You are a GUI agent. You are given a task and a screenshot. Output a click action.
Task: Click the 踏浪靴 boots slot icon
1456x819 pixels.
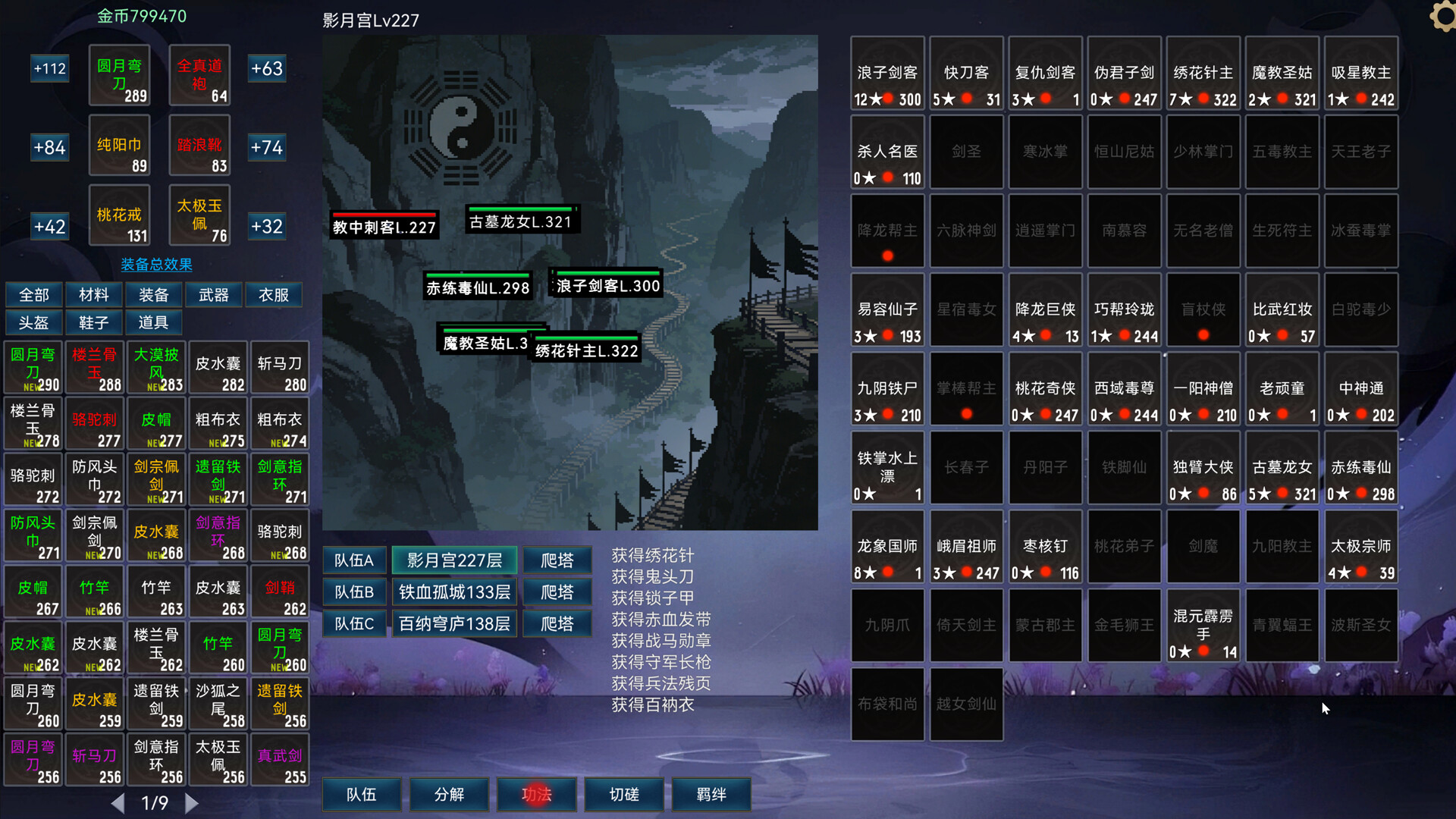point(199,146)
